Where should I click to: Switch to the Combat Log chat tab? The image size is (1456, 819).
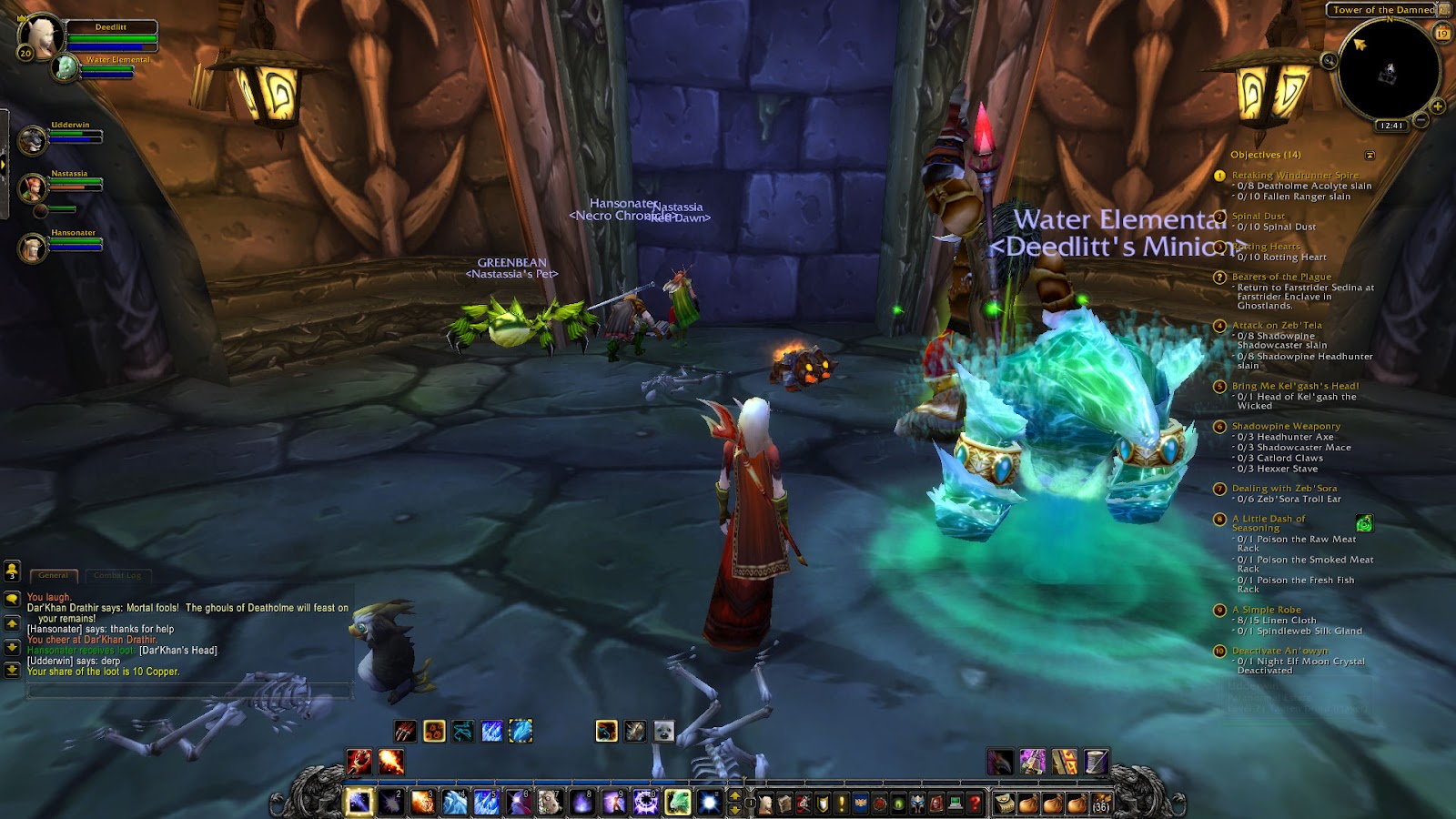(118, 575)
